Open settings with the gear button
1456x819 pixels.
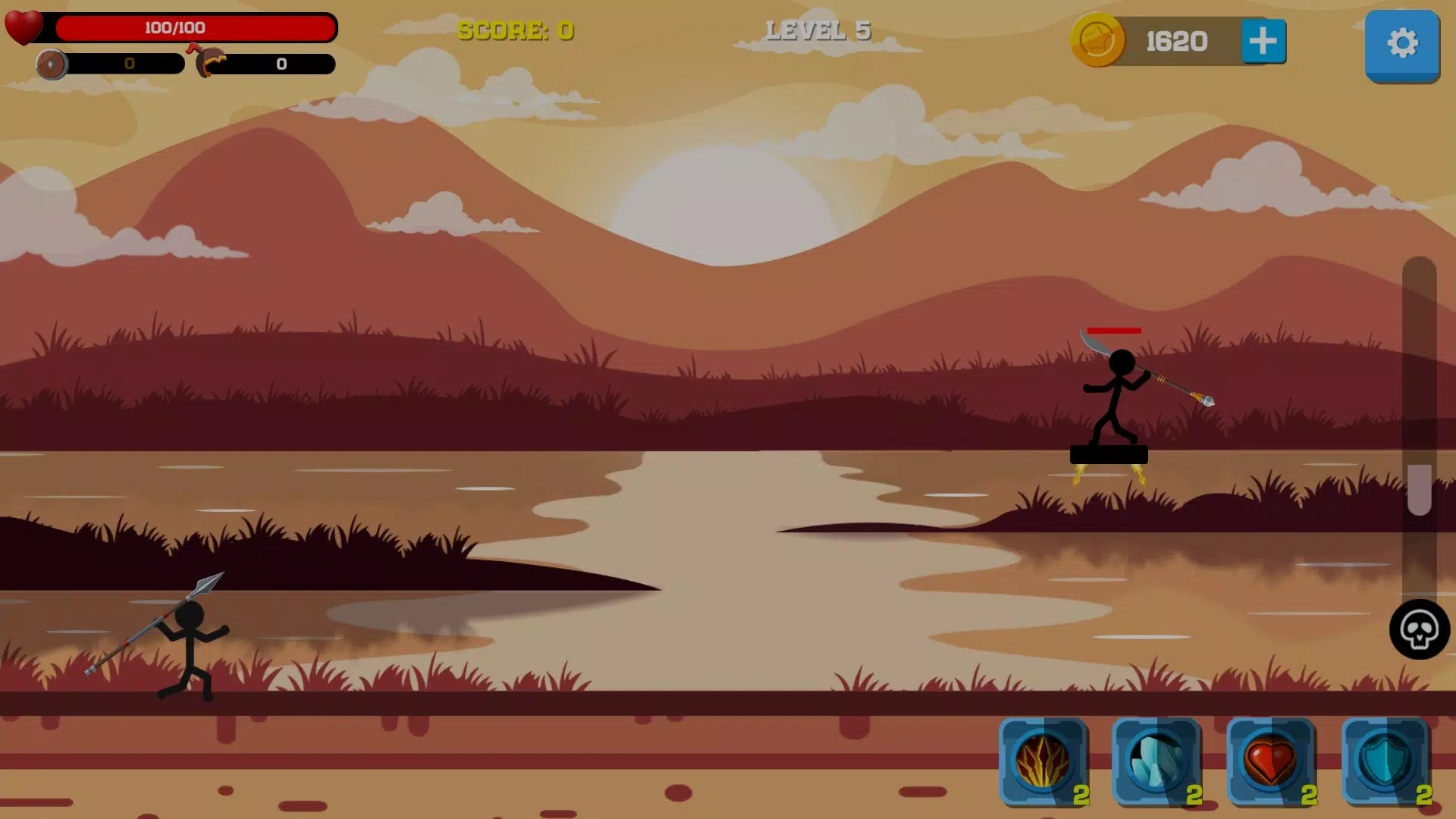[x=1402, y=43]
